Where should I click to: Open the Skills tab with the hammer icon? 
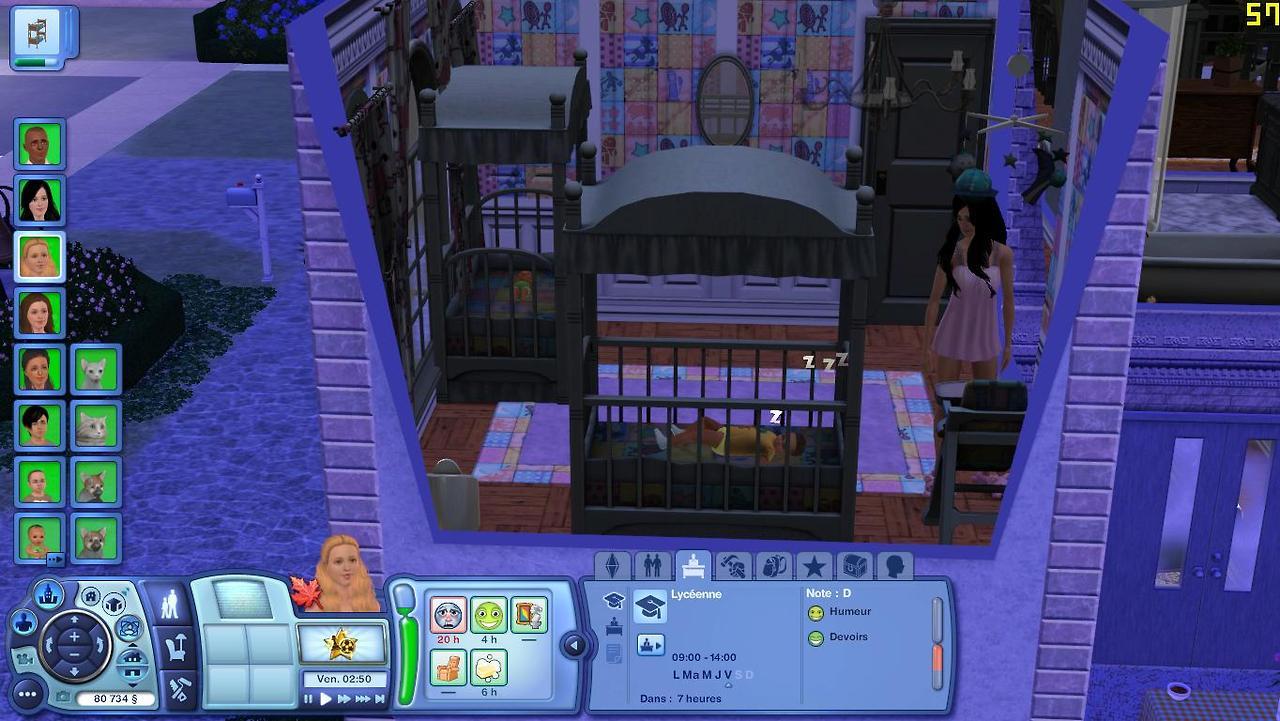(x=733, y=566)
